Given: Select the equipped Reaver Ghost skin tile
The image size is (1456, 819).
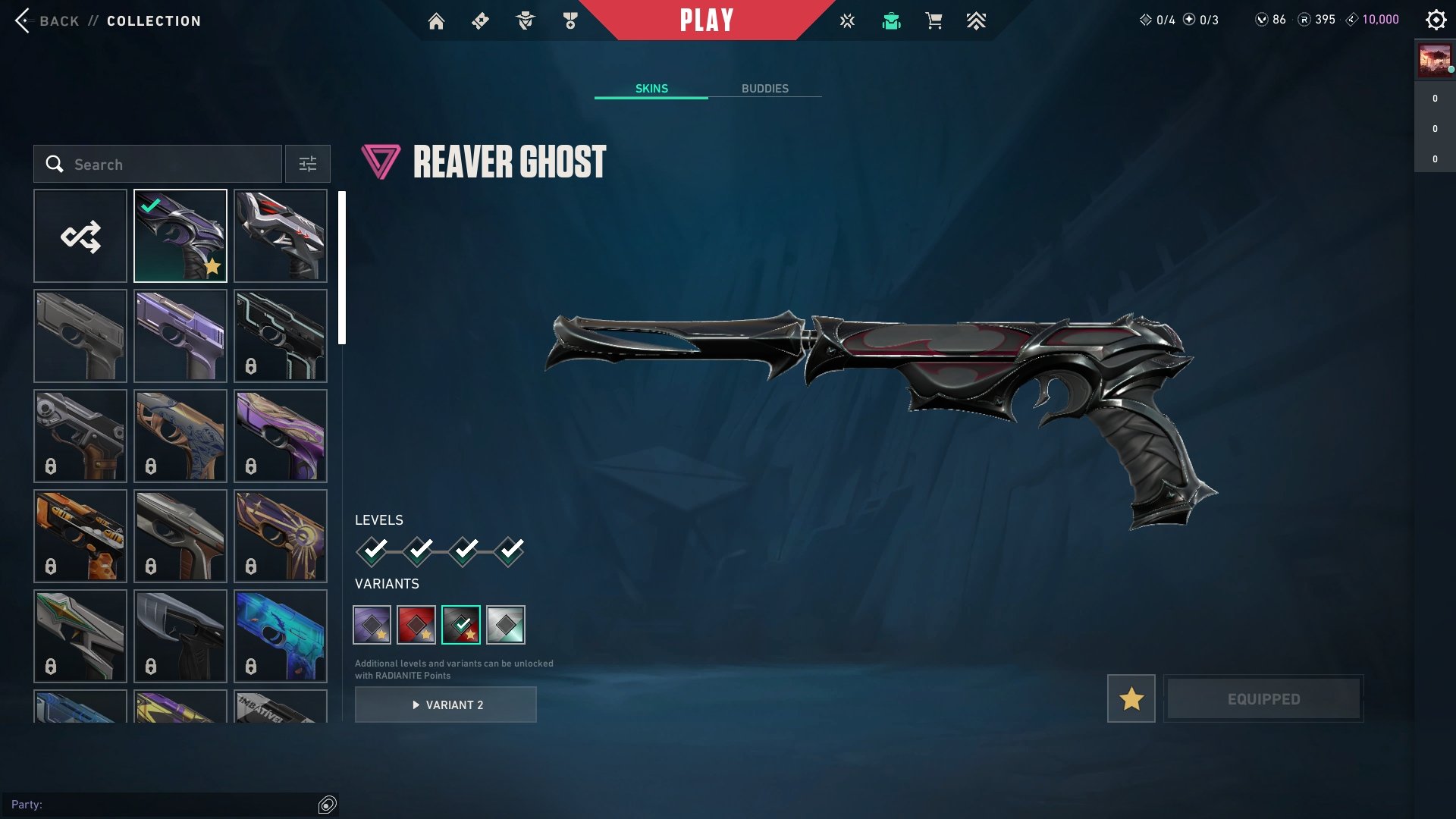Looking at the screenshot, I should [x=180, y=237].
